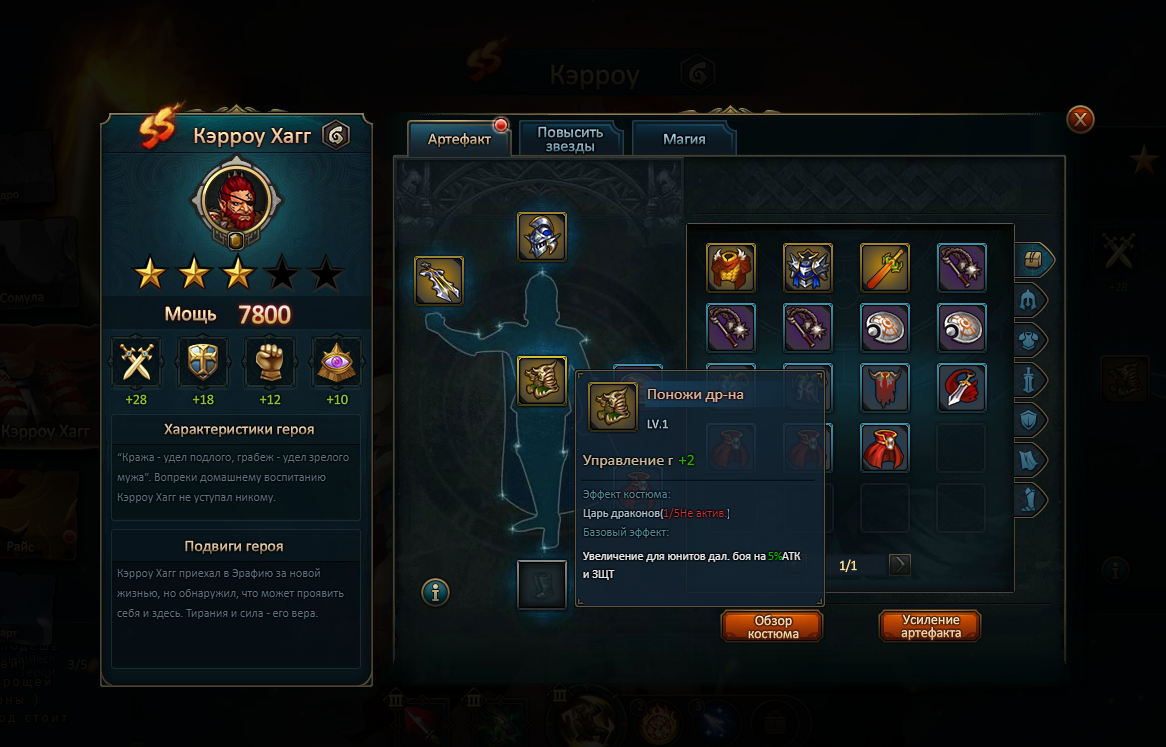Select the sword with red cloth item
This screenshot has width=1166, height=747.
click(962, 388)
